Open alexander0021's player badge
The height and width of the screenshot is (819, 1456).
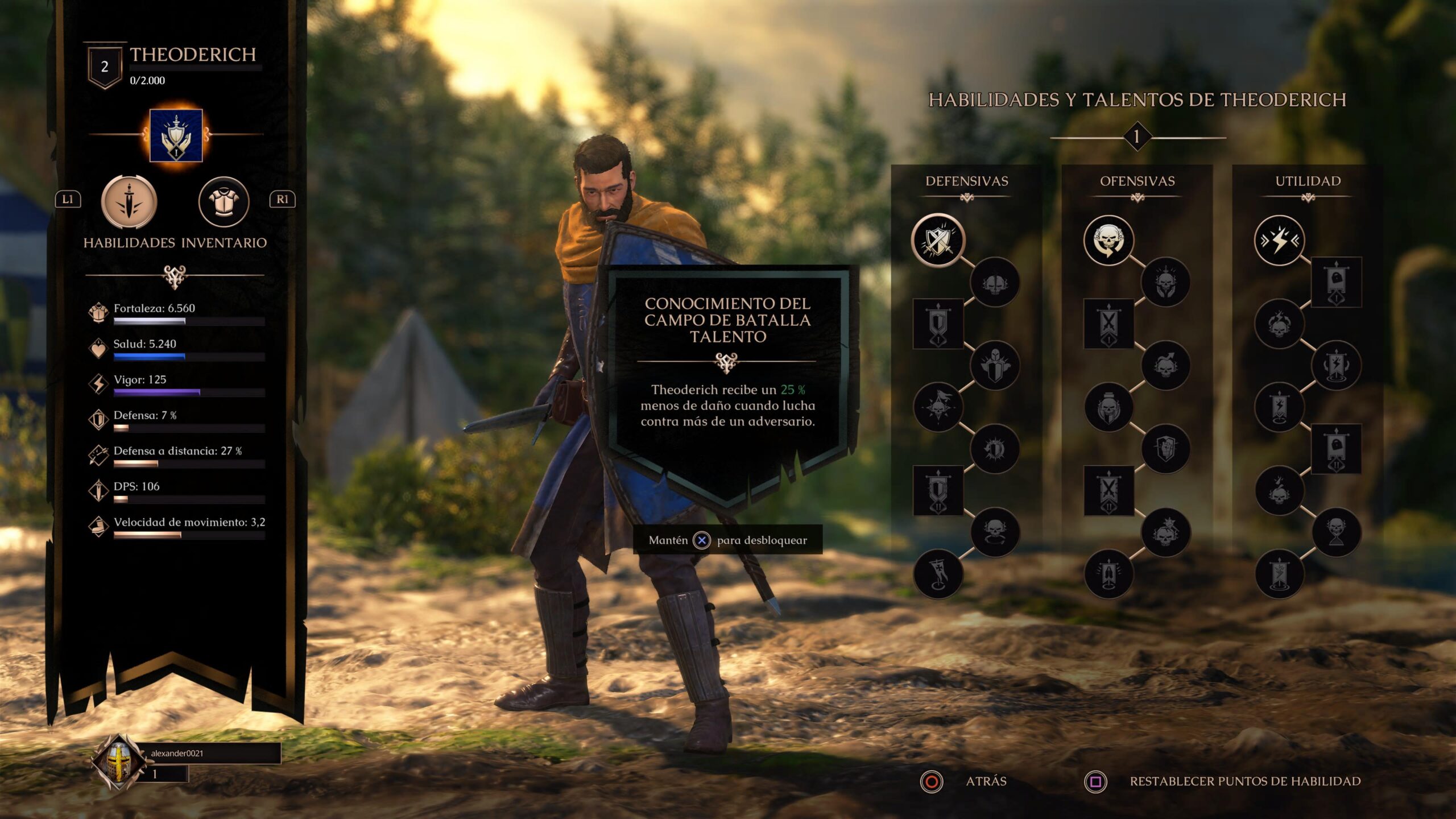(x=118, y=761)
